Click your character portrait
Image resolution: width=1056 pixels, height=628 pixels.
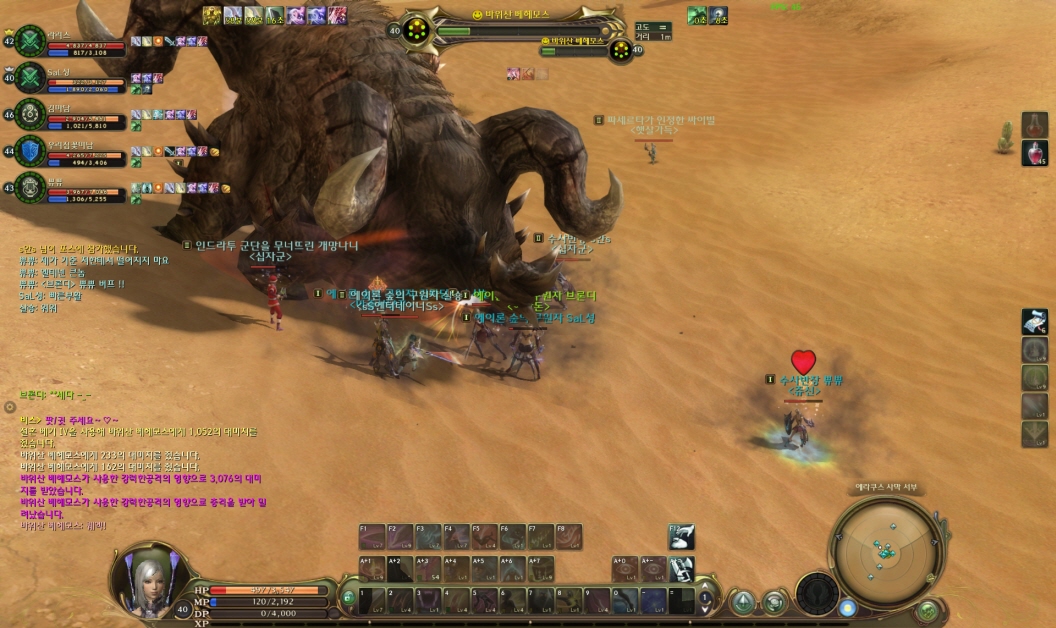pos(150,578)
